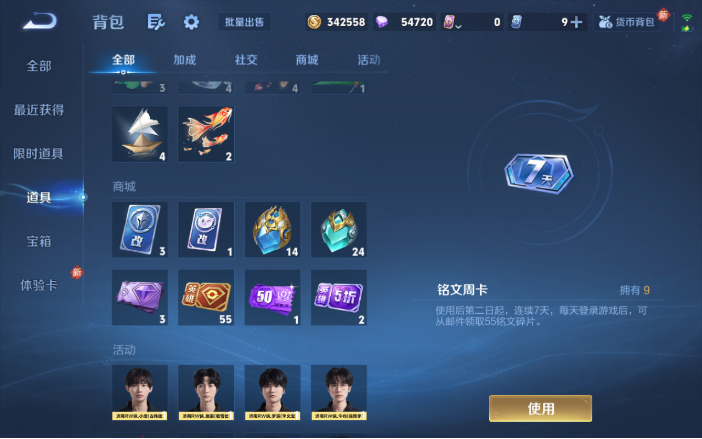
Task: Open the 宝箱 sidebar category
Action: click(39, 242)
